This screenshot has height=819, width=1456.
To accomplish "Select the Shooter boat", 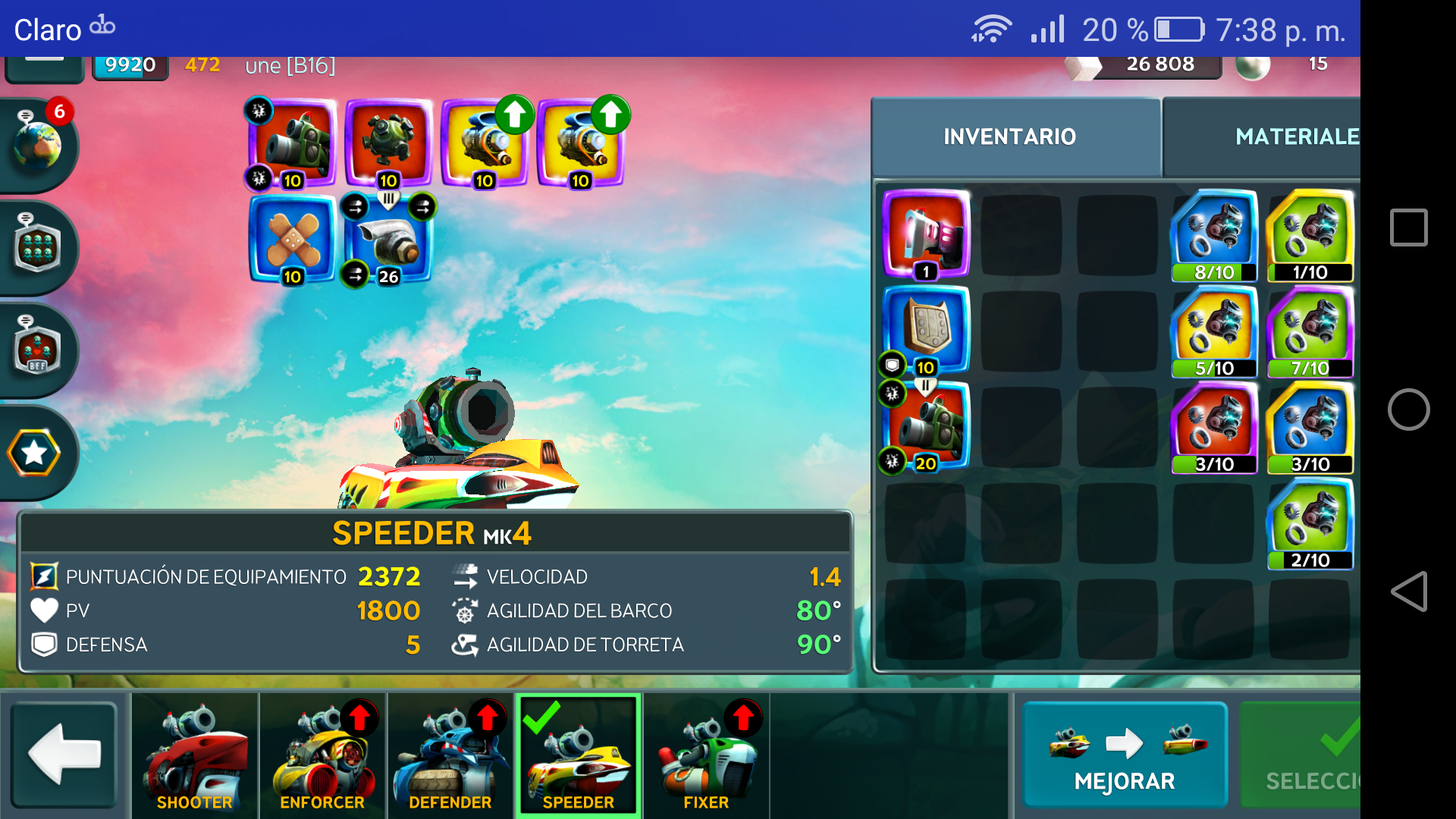I will (x=195, y=756).
